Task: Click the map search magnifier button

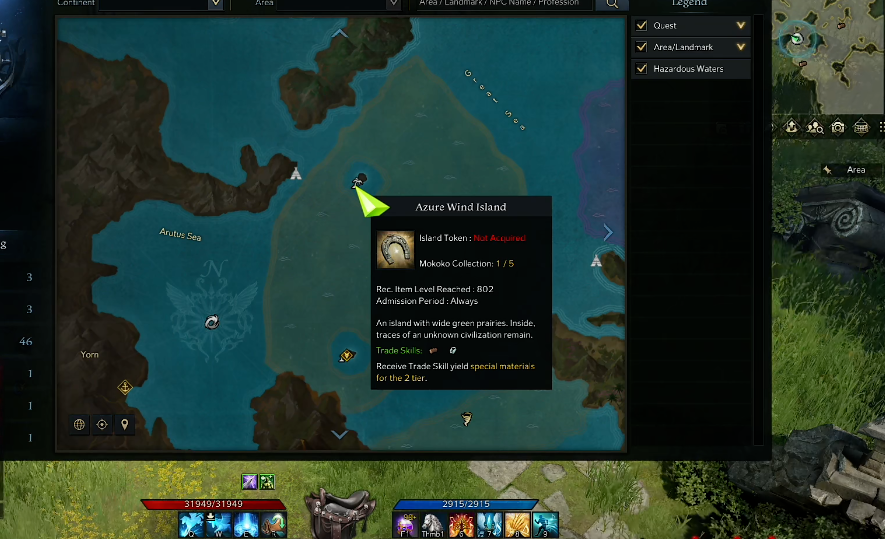Action: tap(609, 4)
